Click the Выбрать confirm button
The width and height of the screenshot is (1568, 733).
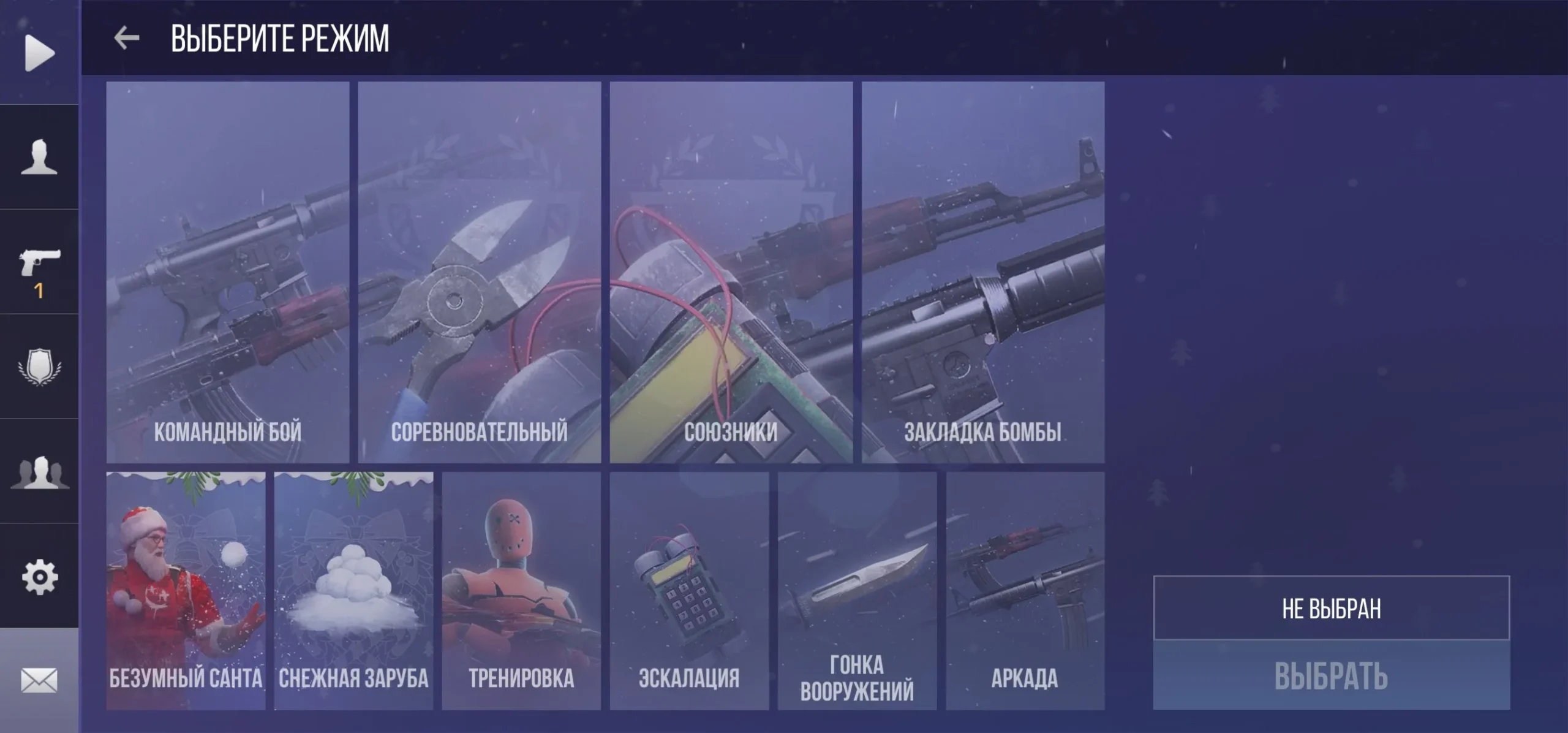[1331, 675]
